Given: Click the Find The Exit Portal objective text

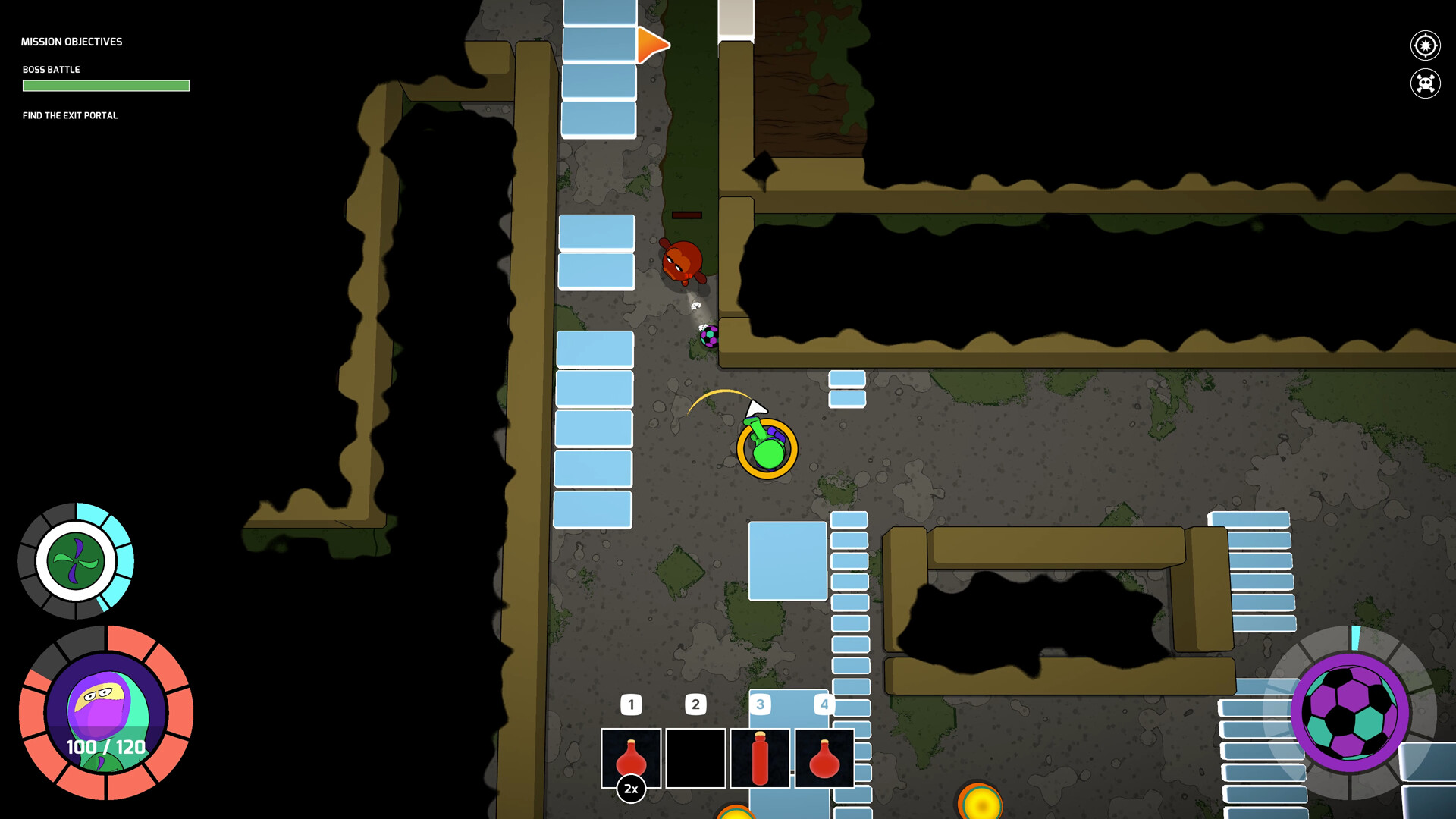Looking at the screenshot, I should tap(70, 115).
